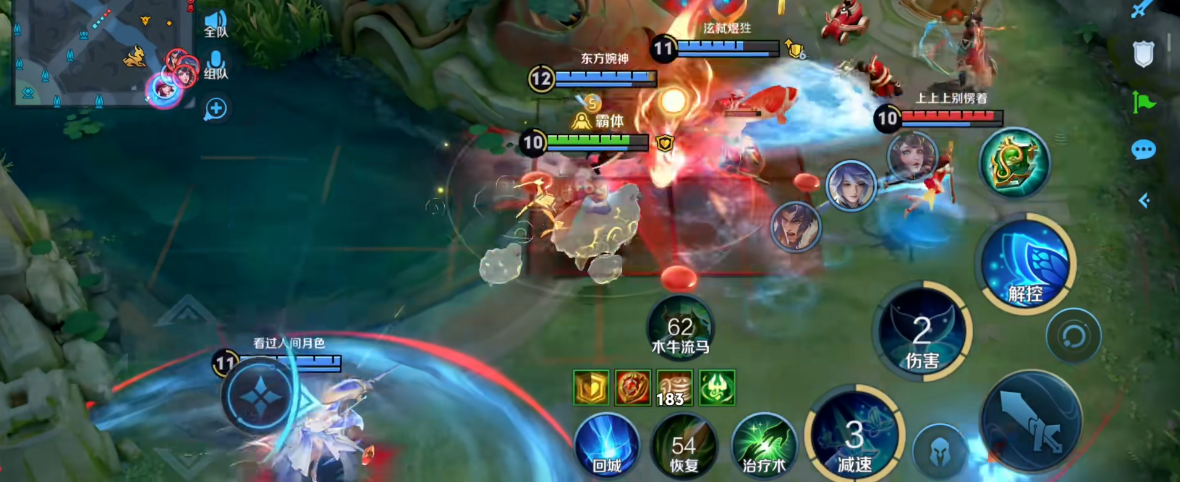Send the shield defend signal

(1143, 54)
